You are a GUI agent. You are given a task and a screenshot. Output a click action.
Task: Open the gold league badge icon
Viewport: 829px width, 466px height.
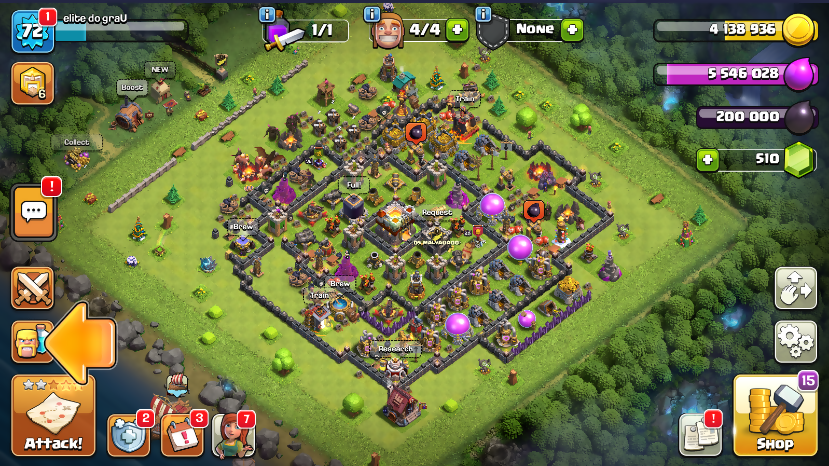point(32,84)
